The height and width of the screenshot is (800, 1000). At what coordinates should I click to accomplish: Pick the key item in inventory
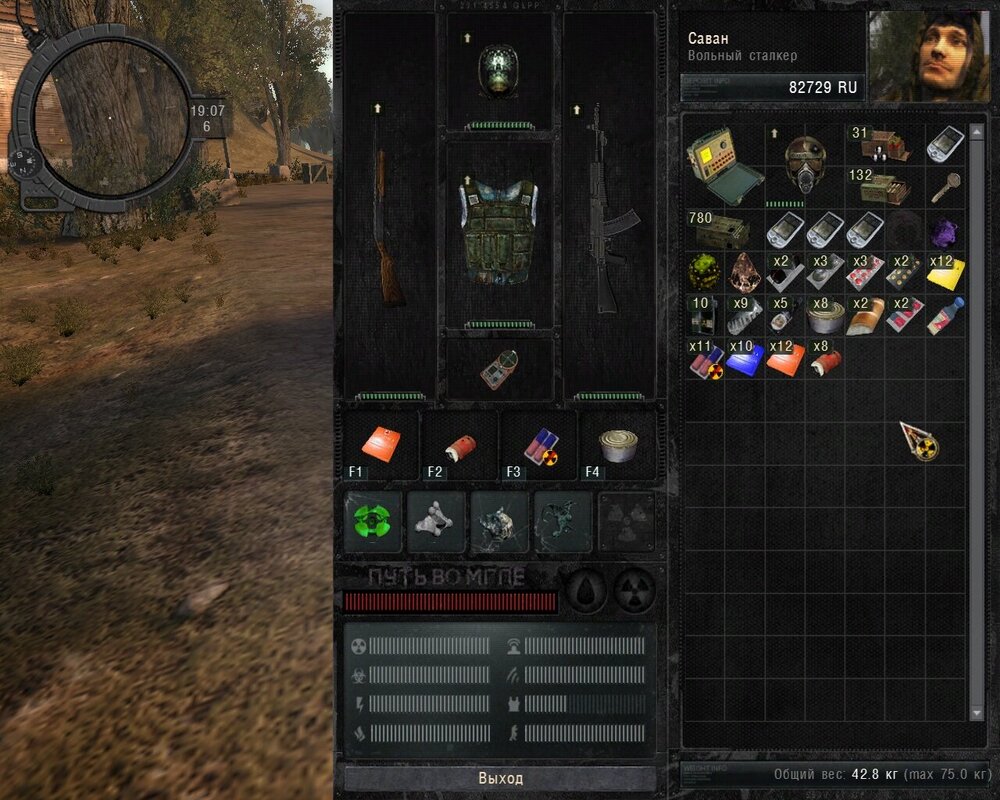click(x=945, y=186)
